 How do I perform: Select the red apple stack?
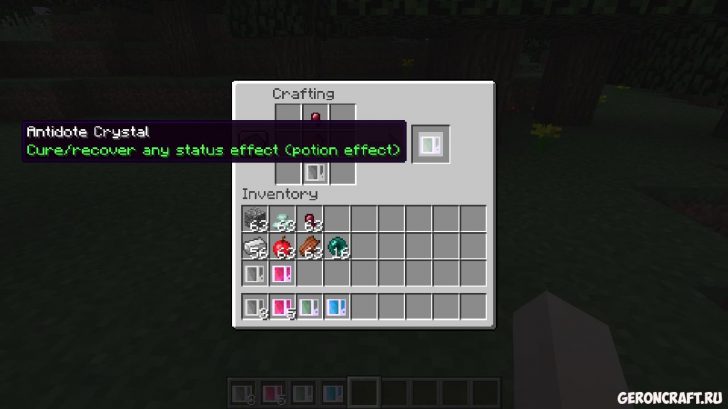tap(282, 247)
